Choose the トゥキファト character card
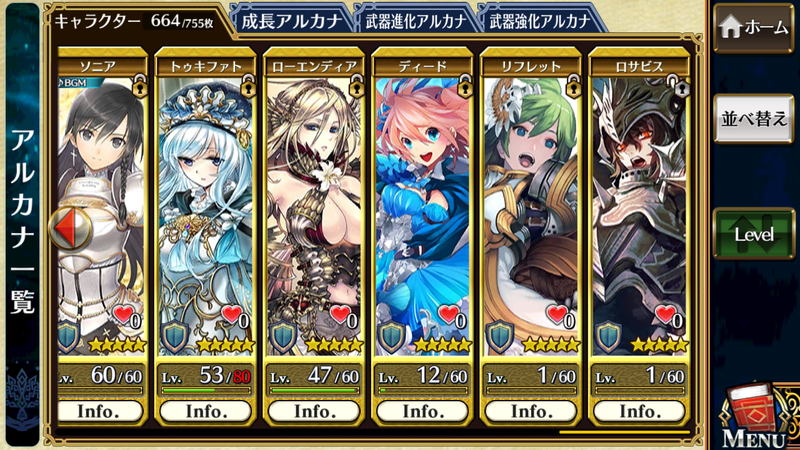 pos(206,200)
